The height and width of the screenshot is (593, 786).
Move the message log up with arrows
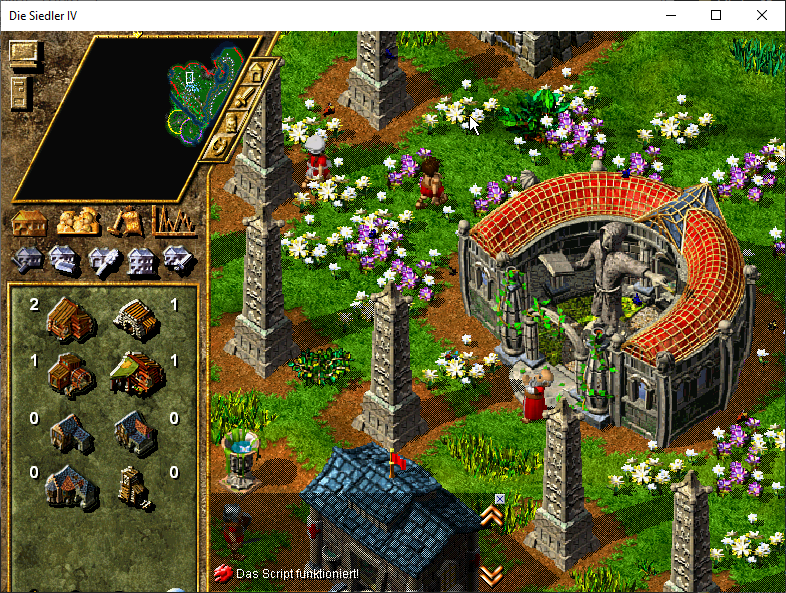coord(490,516)
